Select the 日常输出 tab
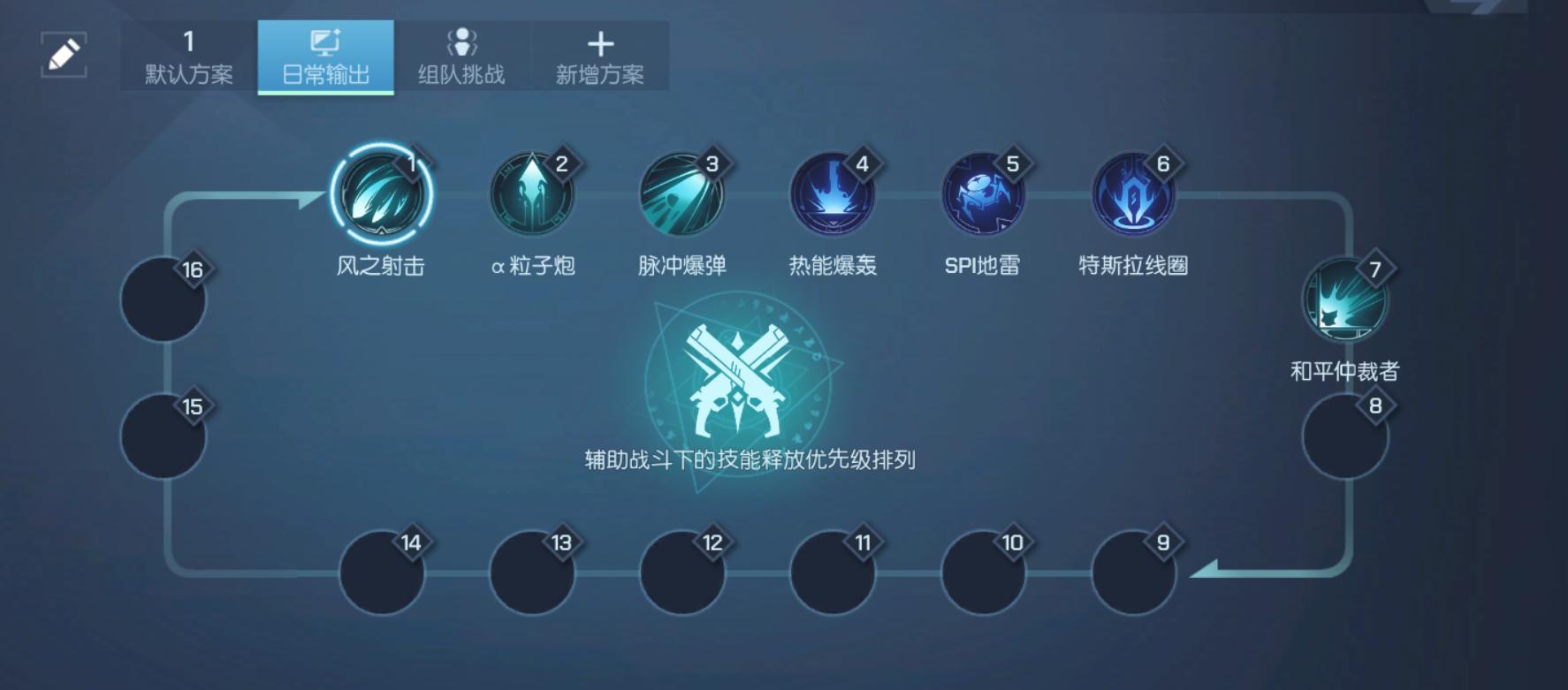This screenshot has height=690, width=1568. click(324, 57)
